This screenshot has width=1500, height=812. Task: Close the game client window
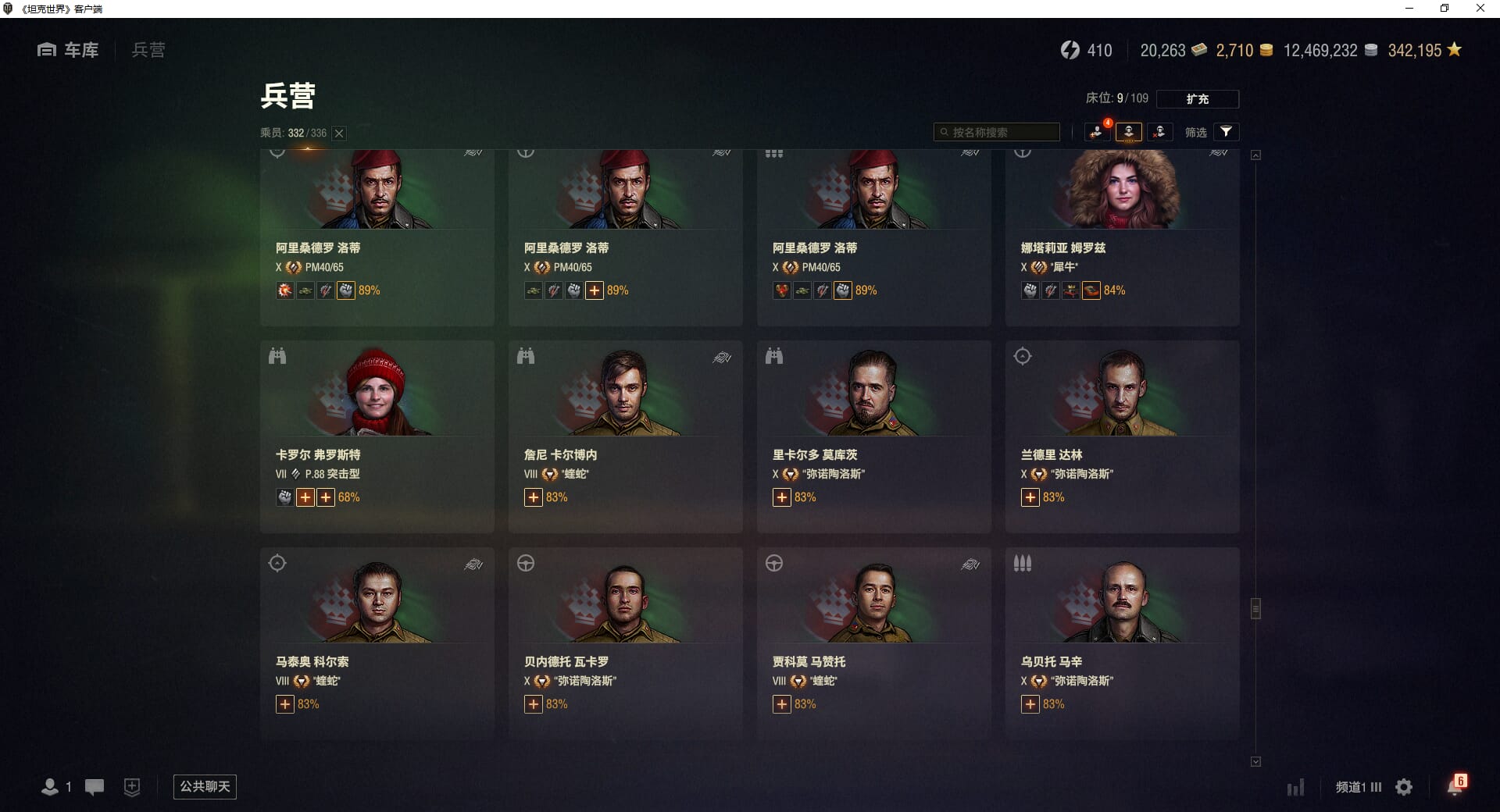(x=1480, y=9)
